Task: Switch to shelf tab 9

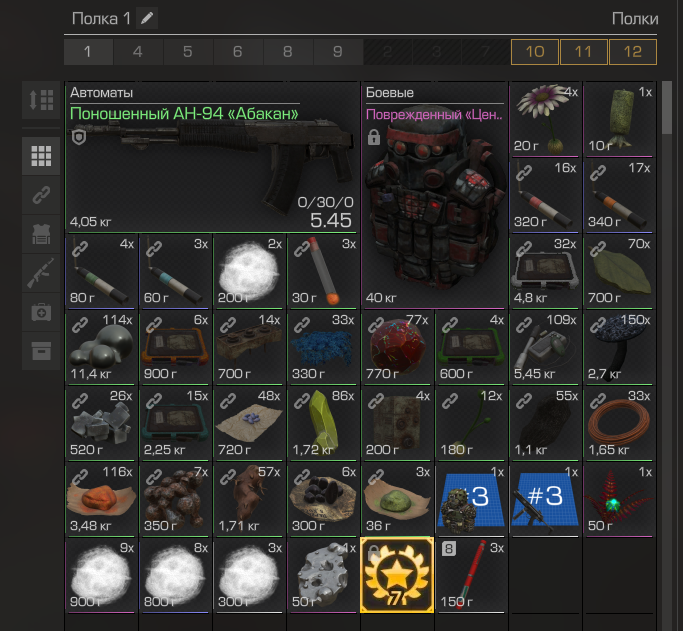Action: [337, 52]
